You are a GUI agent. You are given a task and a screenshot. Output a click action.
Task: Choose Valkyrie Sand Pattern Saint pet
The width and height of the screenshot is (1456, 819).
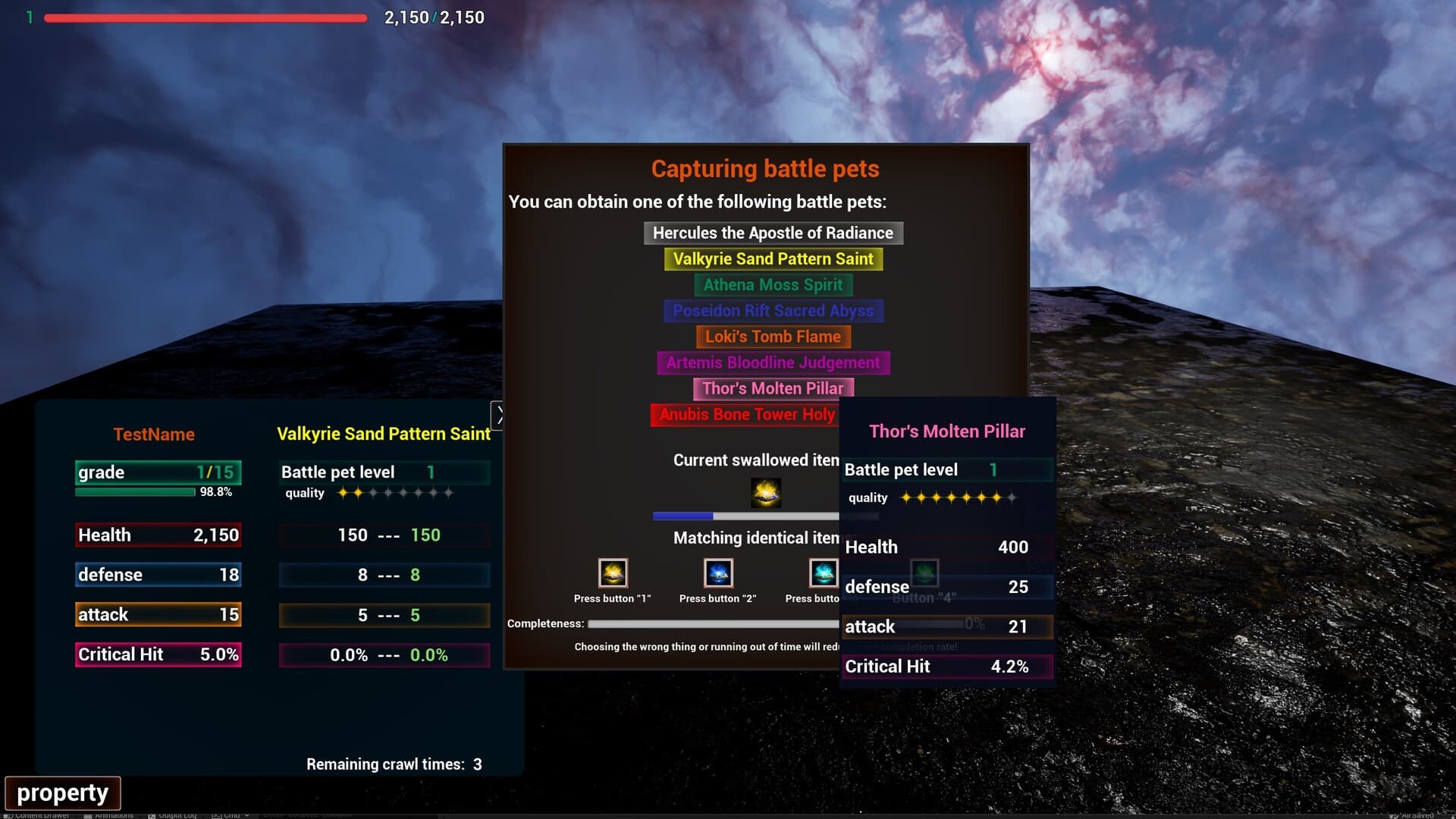(x=773, y=259)
